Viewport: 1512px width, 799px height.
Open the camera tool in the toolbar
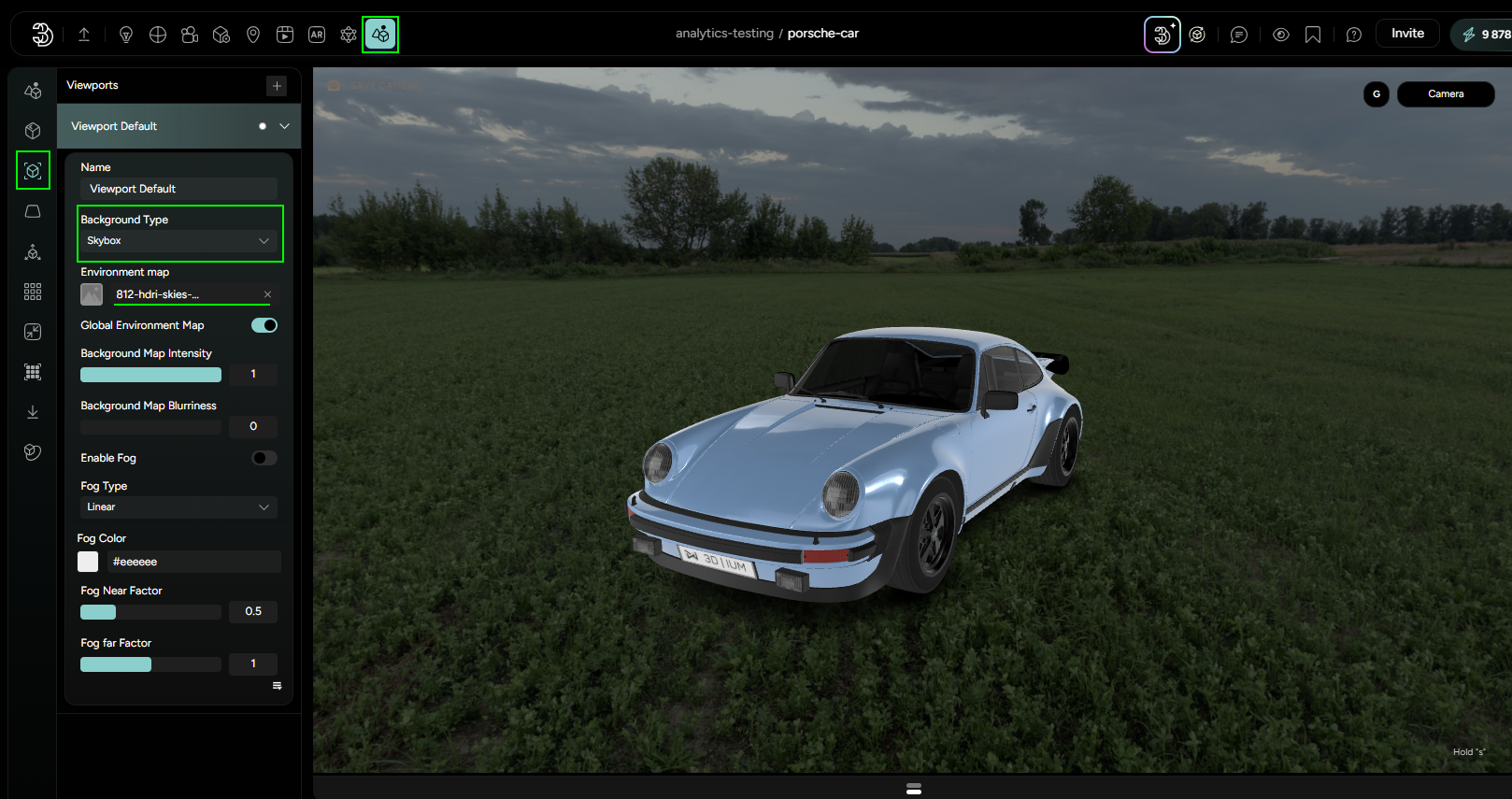[x=190, y=34]
